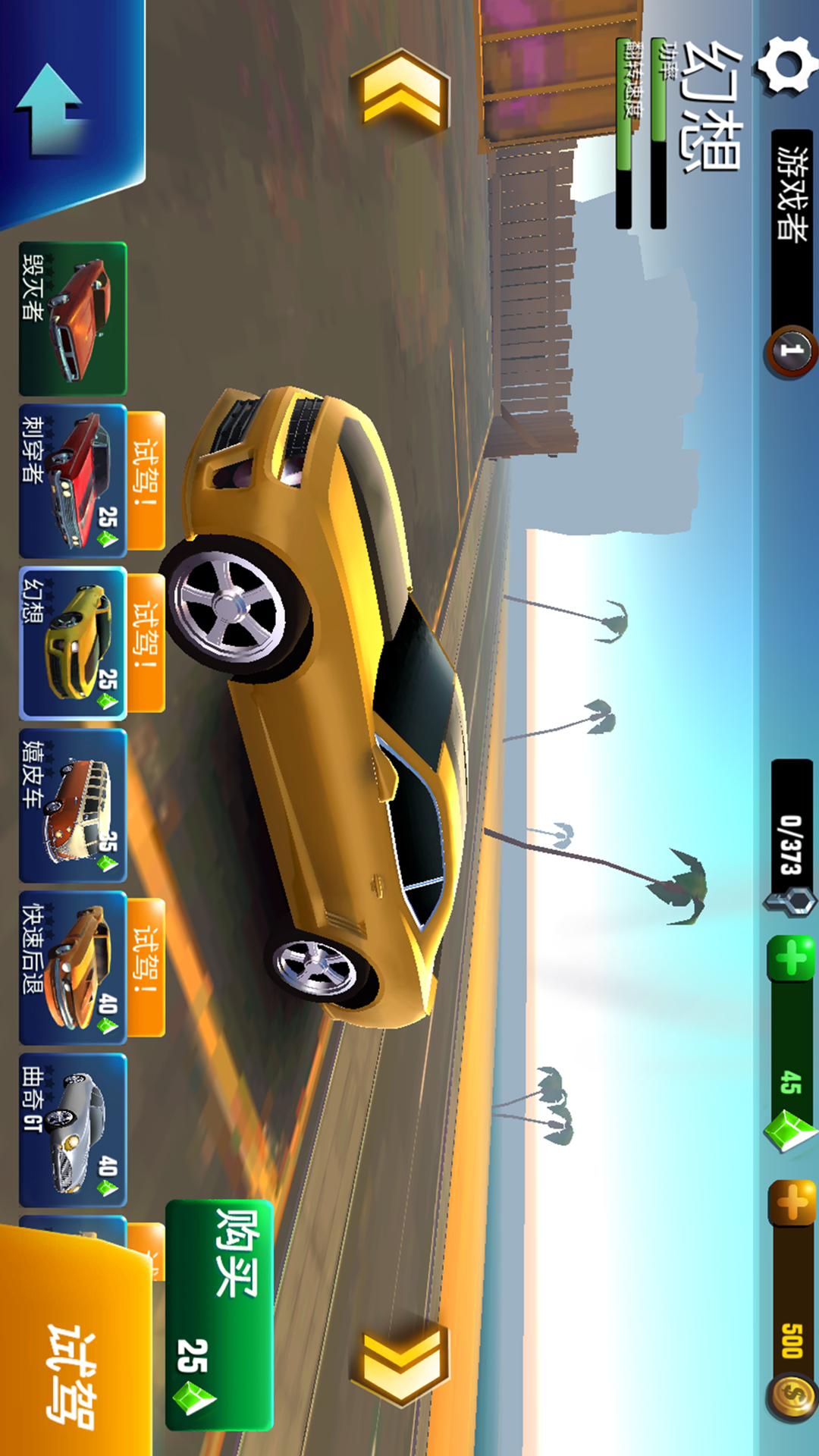The width and height of the screenshot is (819, 1456).
Task: Click the 试驾! tag on the 快速后退 car
Action: click(x=146, y=967)
